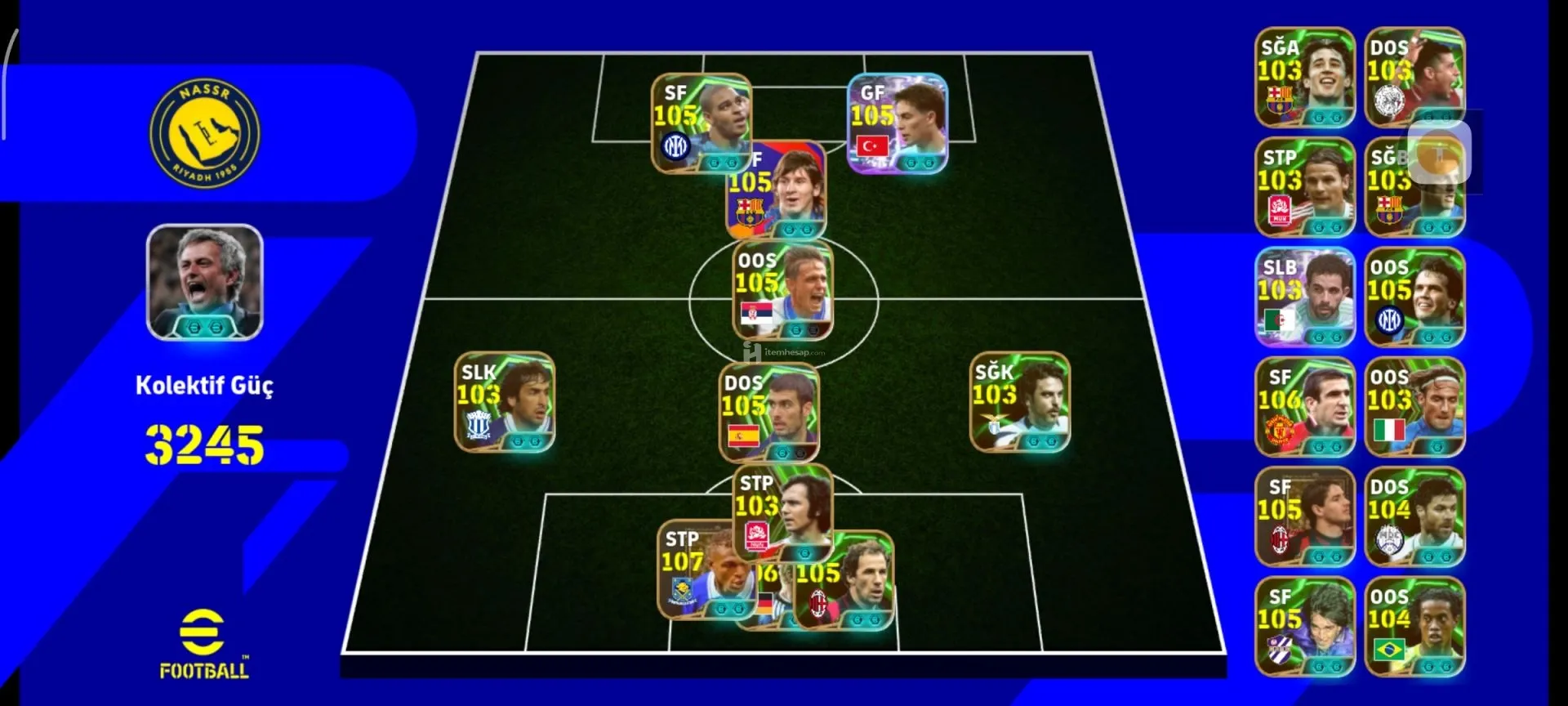
Task: Pick the SF 106 Manchester United substitute
Action: [x=1304, y=407]
